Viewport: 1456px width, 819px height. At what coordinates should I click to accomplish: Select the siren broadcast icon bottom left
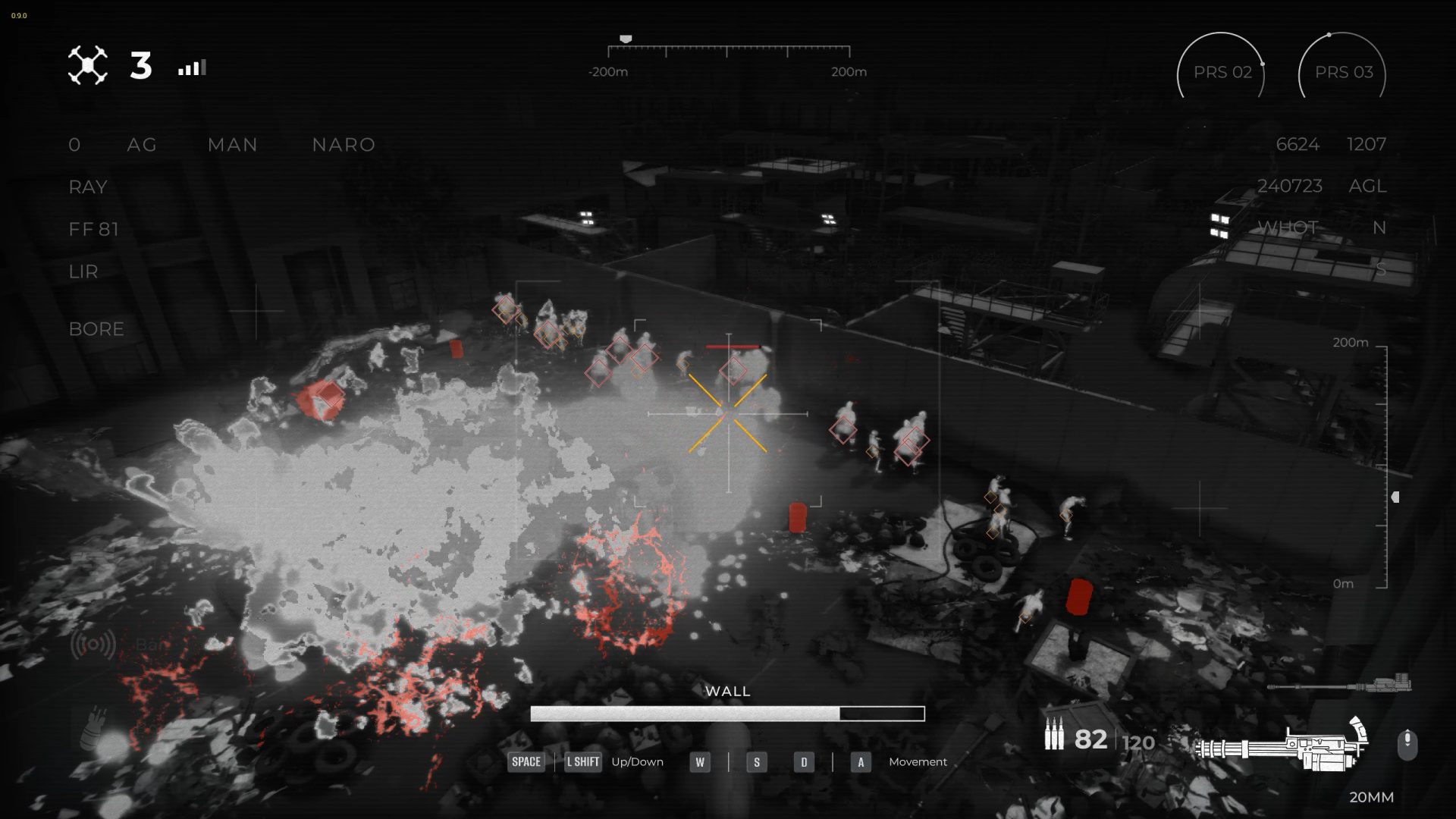pyautogui.click(x=94, y=646)
